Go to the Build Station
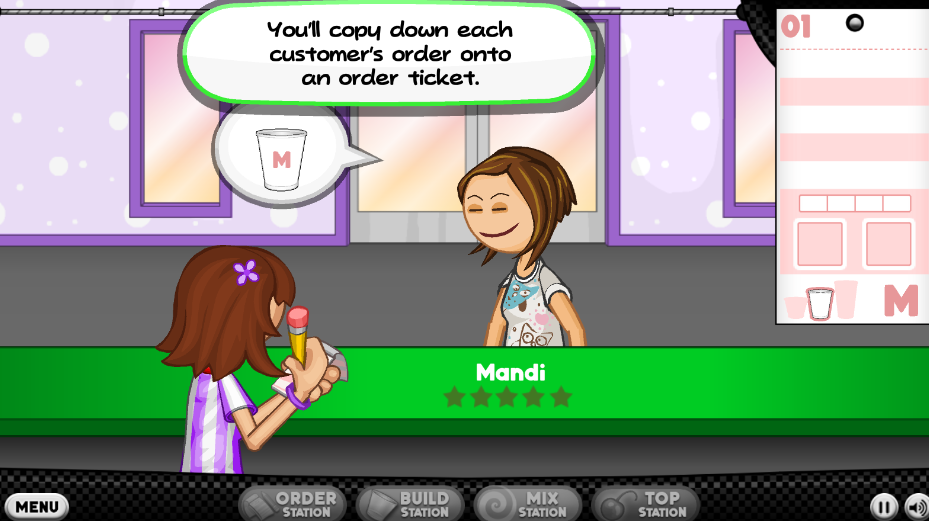This screenshot has width=929, height=521. 410,504
